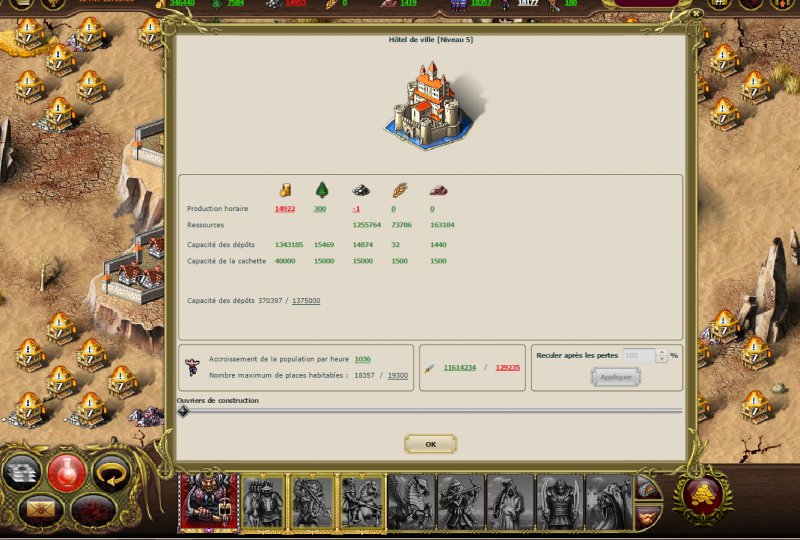This screenshot has height=540, width=800.
Task: Edit the retreat-after-losses percentage field
Action: [x=638, y=355]
